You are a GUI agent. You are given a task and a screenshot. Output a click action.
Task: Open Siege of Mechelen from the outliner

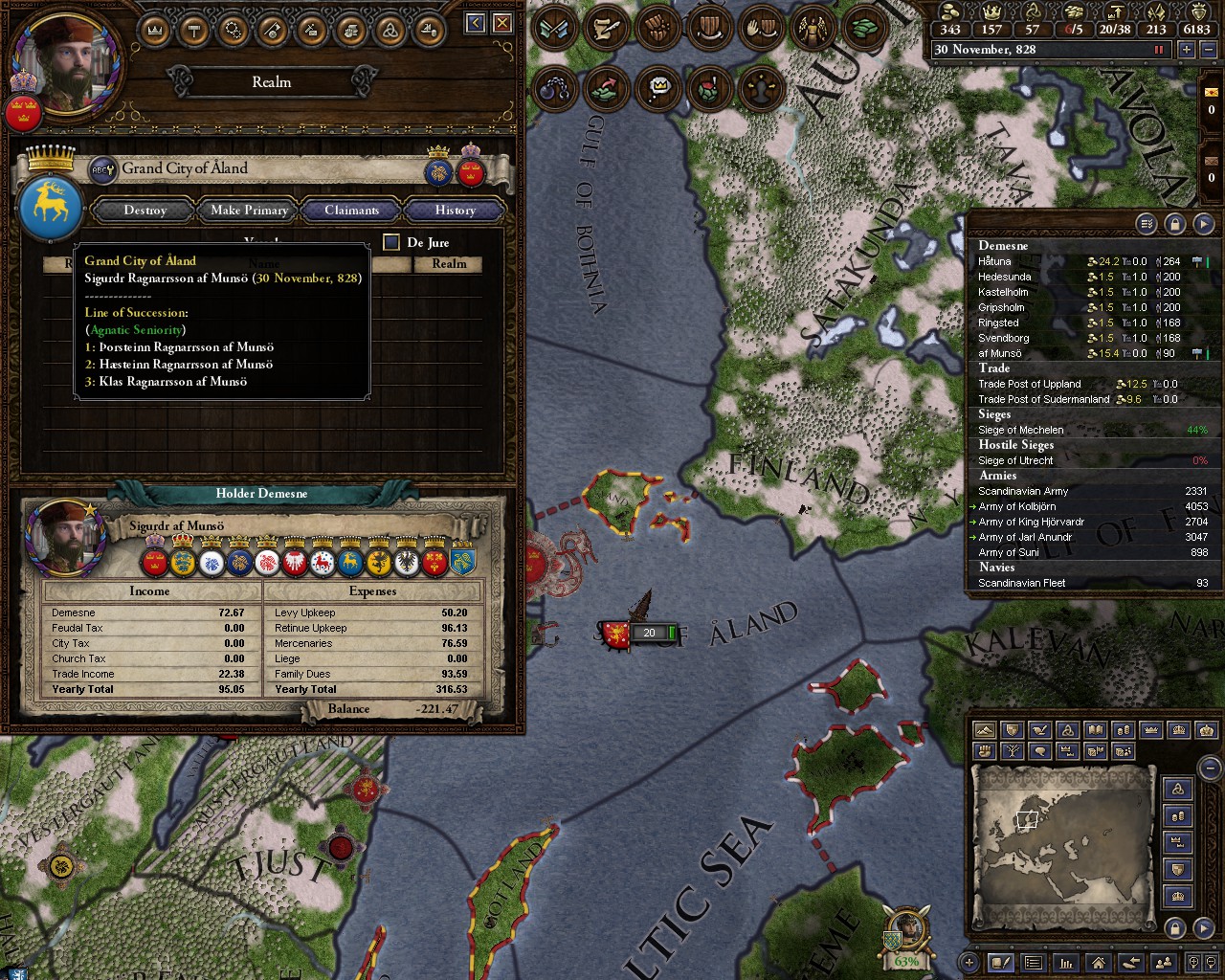click(x=1020, y=430)
